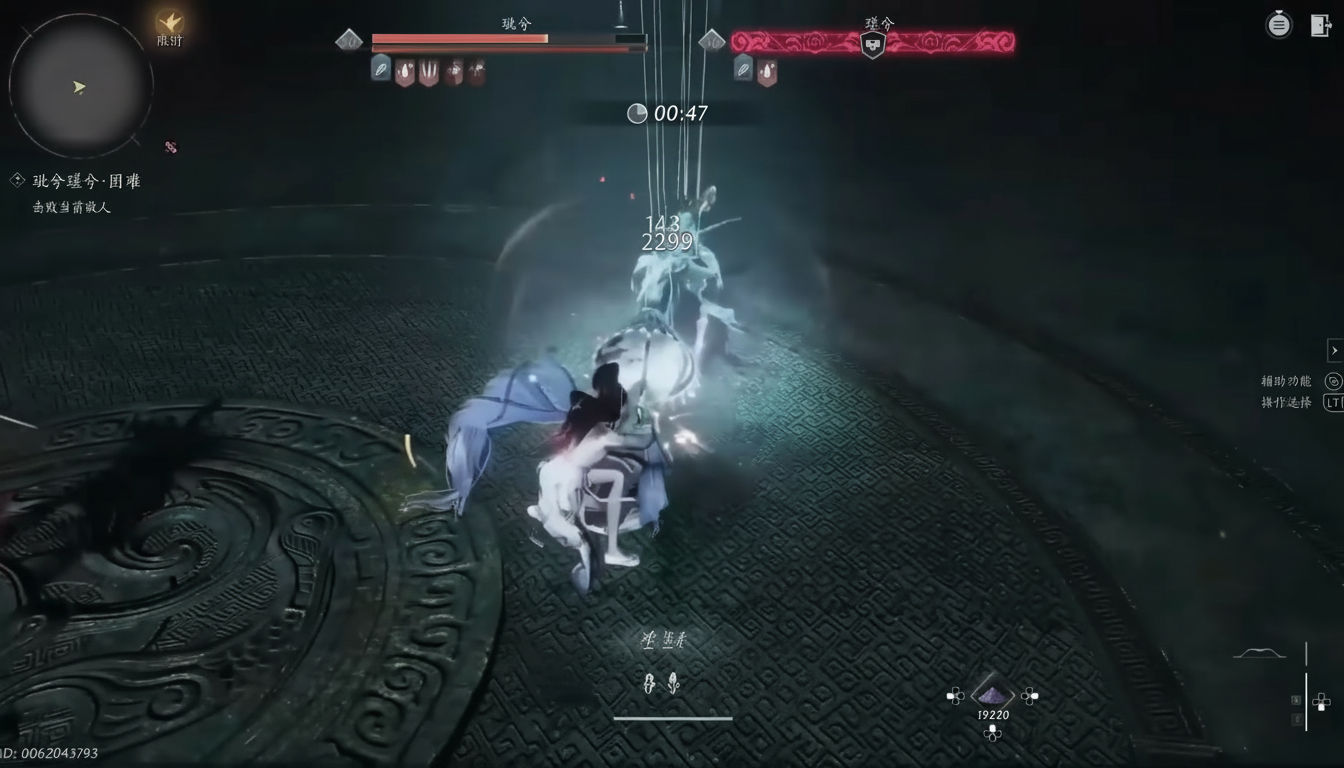Image resolution: width=1344 pixels, height=768 pixels.
Task: Expand the minimap in the top left
Action: (80, 85)
